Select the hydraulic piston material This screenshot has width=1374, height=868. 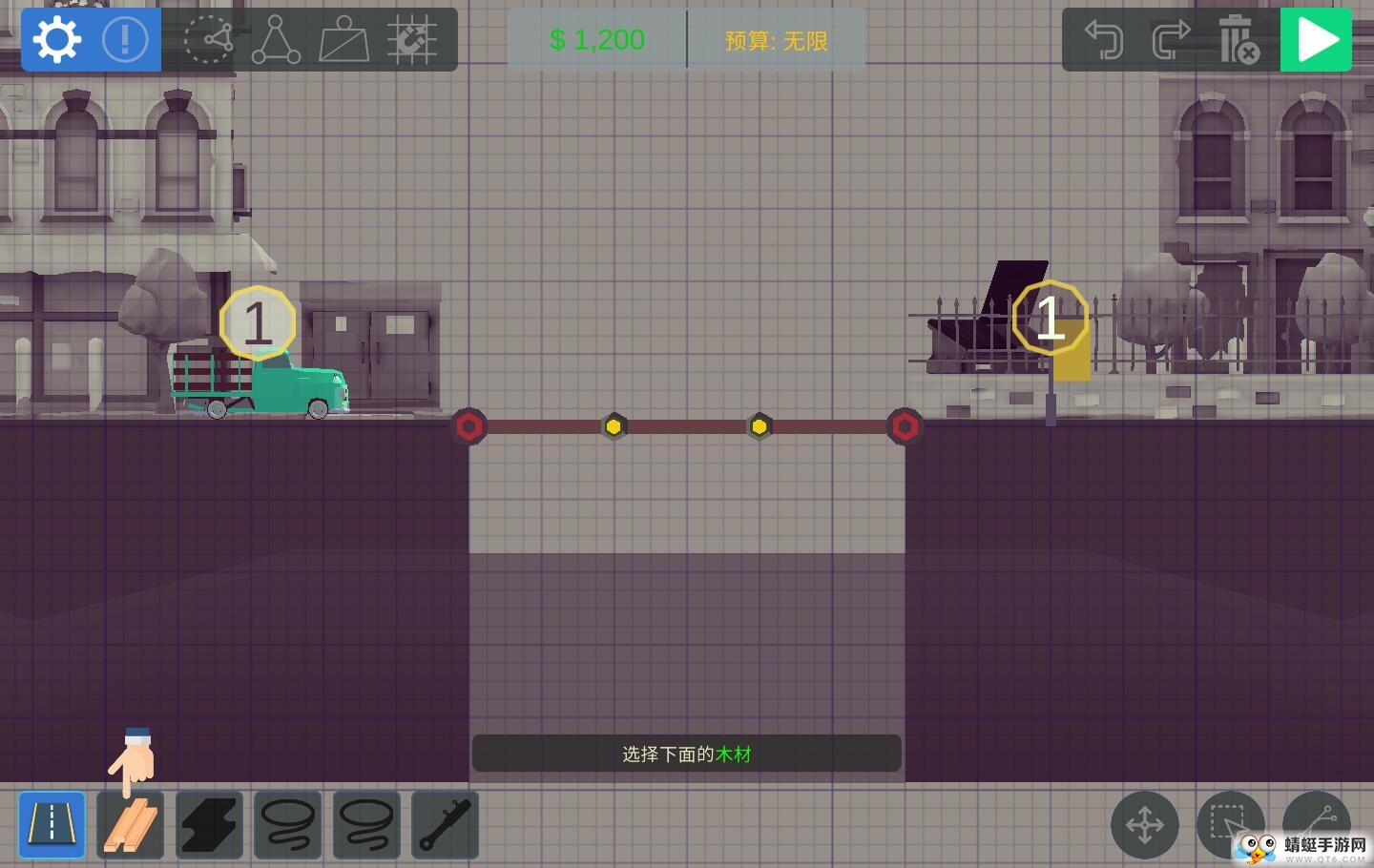445,825
